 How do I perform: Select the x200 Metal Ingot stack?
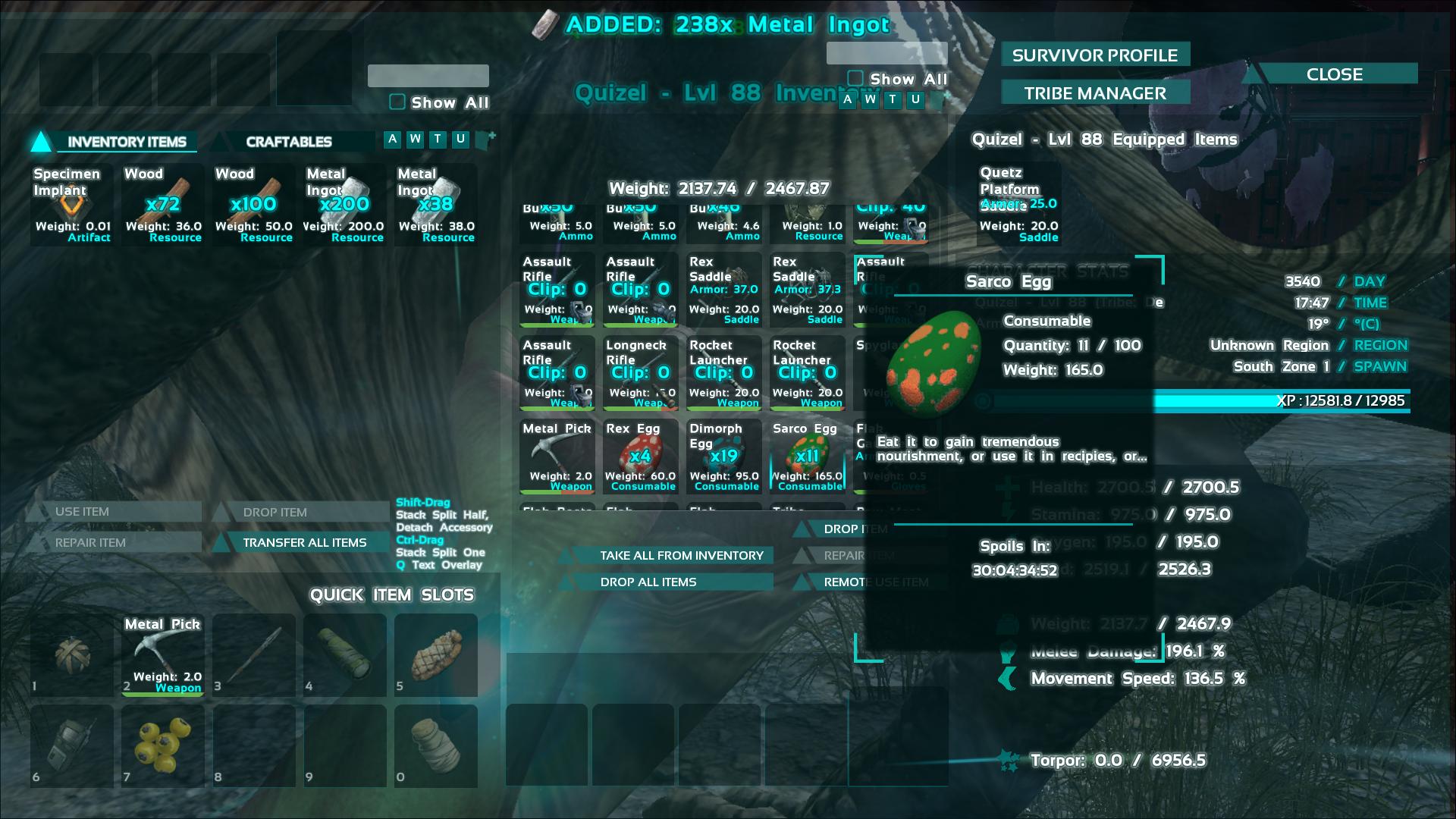344,205
